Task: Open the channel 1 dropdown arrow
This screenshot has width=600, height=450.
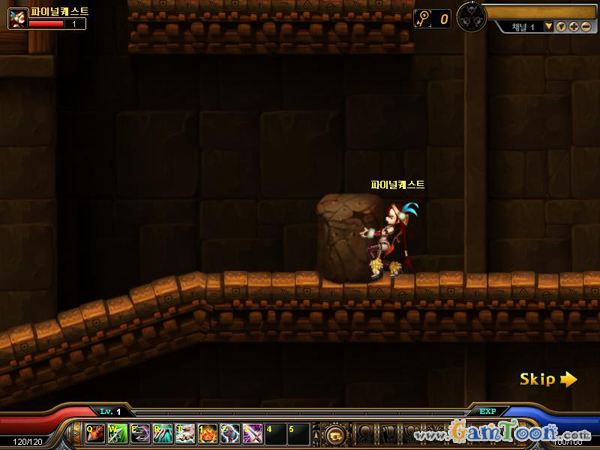Action: click(x=548, y=26)
